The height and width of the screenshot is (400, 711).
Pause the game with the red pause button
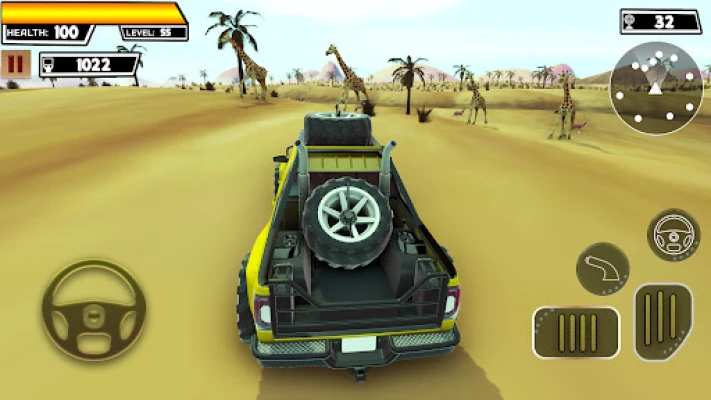[15, 65]
